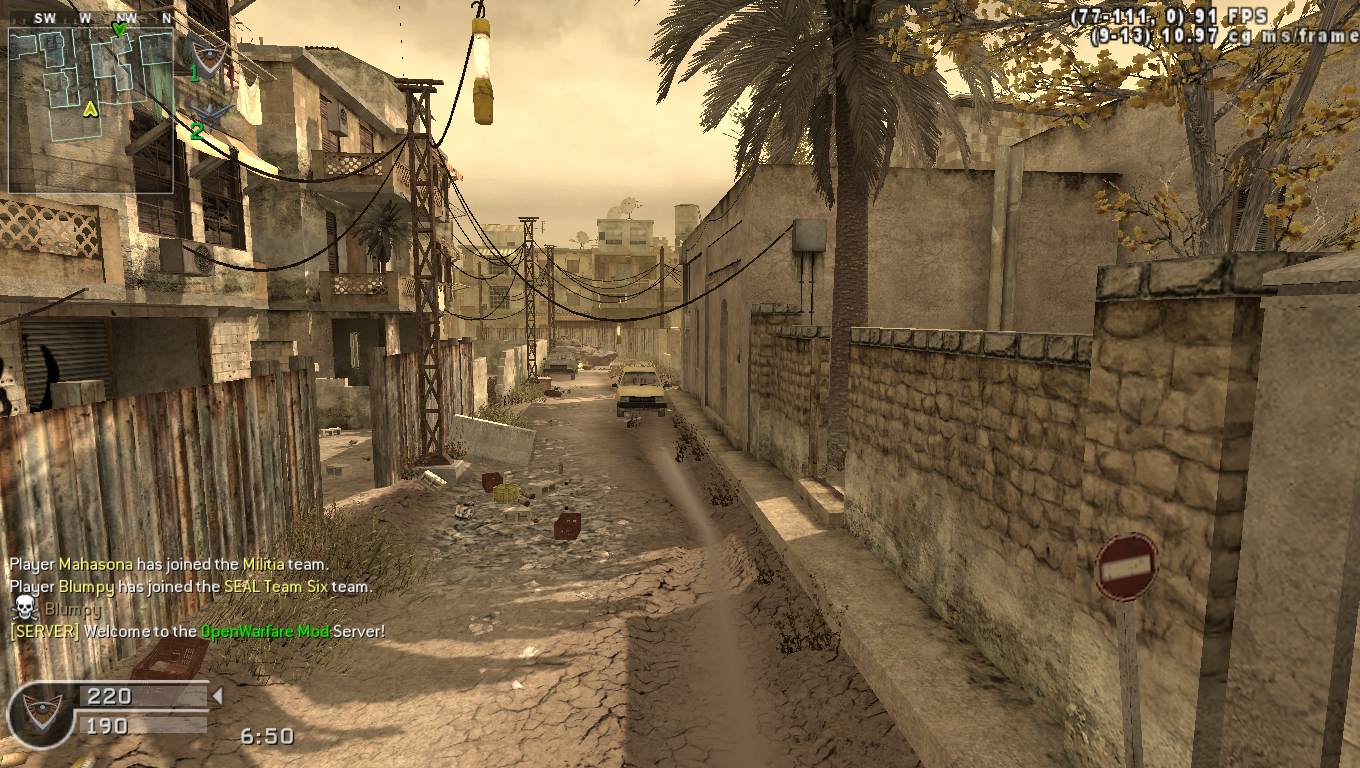The image size is (1360, 768).
Task: Click the SEAL shield emblem beside the minimap
Action: tap(209, 56)
